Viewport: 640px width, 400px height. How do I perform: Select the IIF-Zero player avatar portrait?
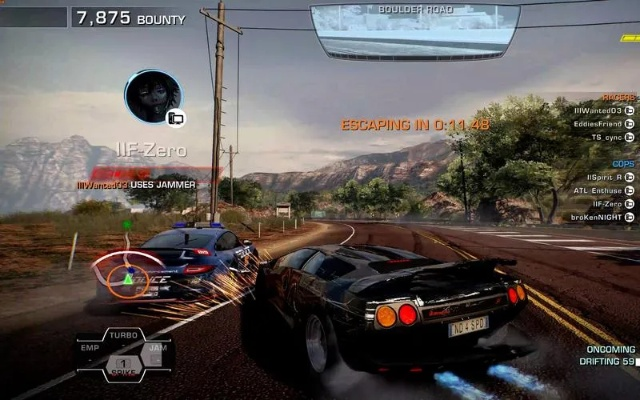[153, 96]
